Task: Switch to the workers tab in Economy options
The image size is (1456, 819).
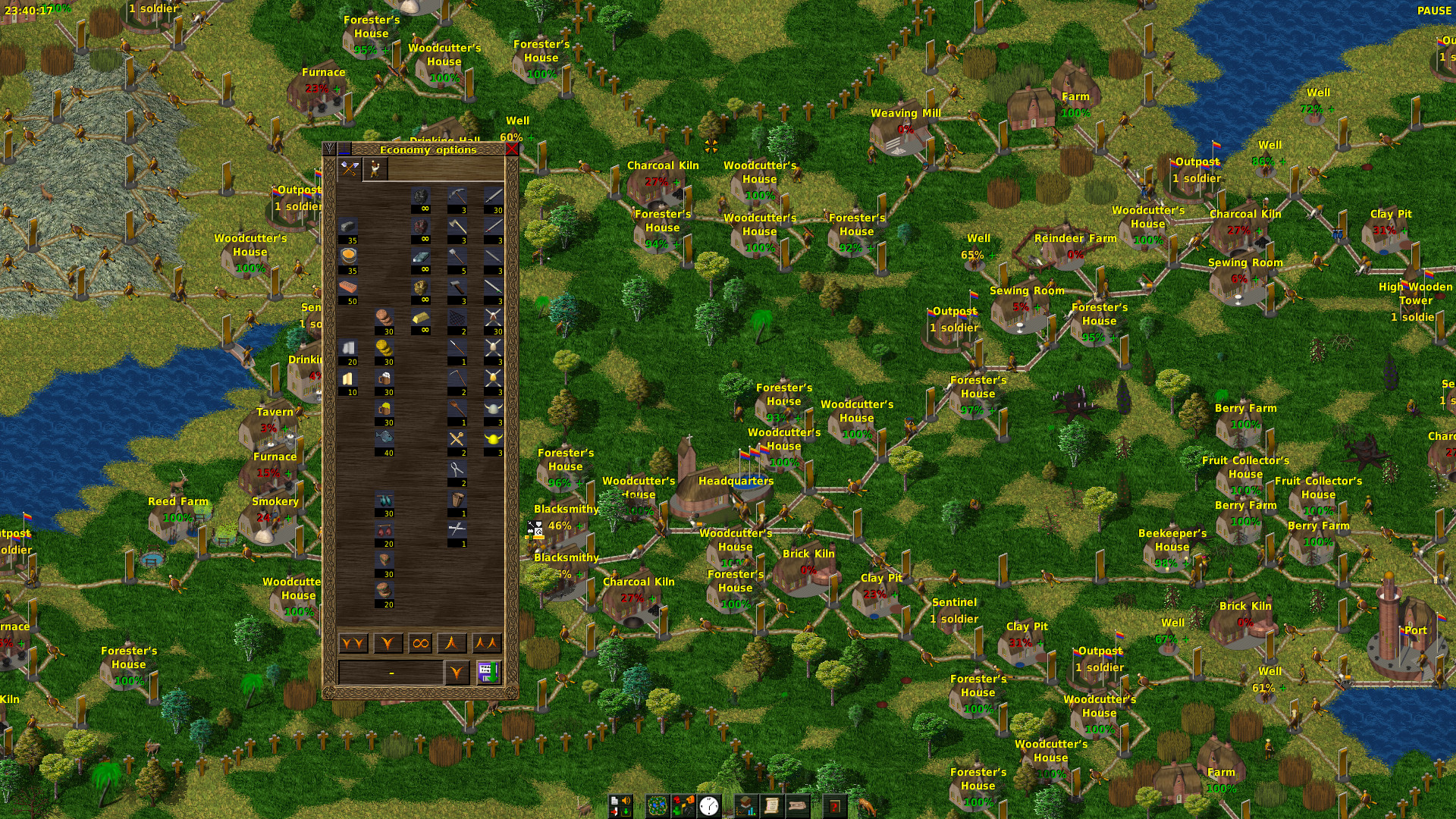Action: pos(375,169)
